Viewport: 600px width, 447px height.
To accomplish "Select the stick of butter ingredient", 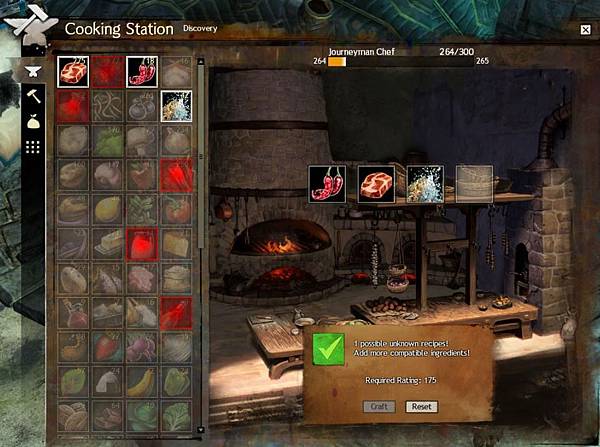I will point(107,243).
